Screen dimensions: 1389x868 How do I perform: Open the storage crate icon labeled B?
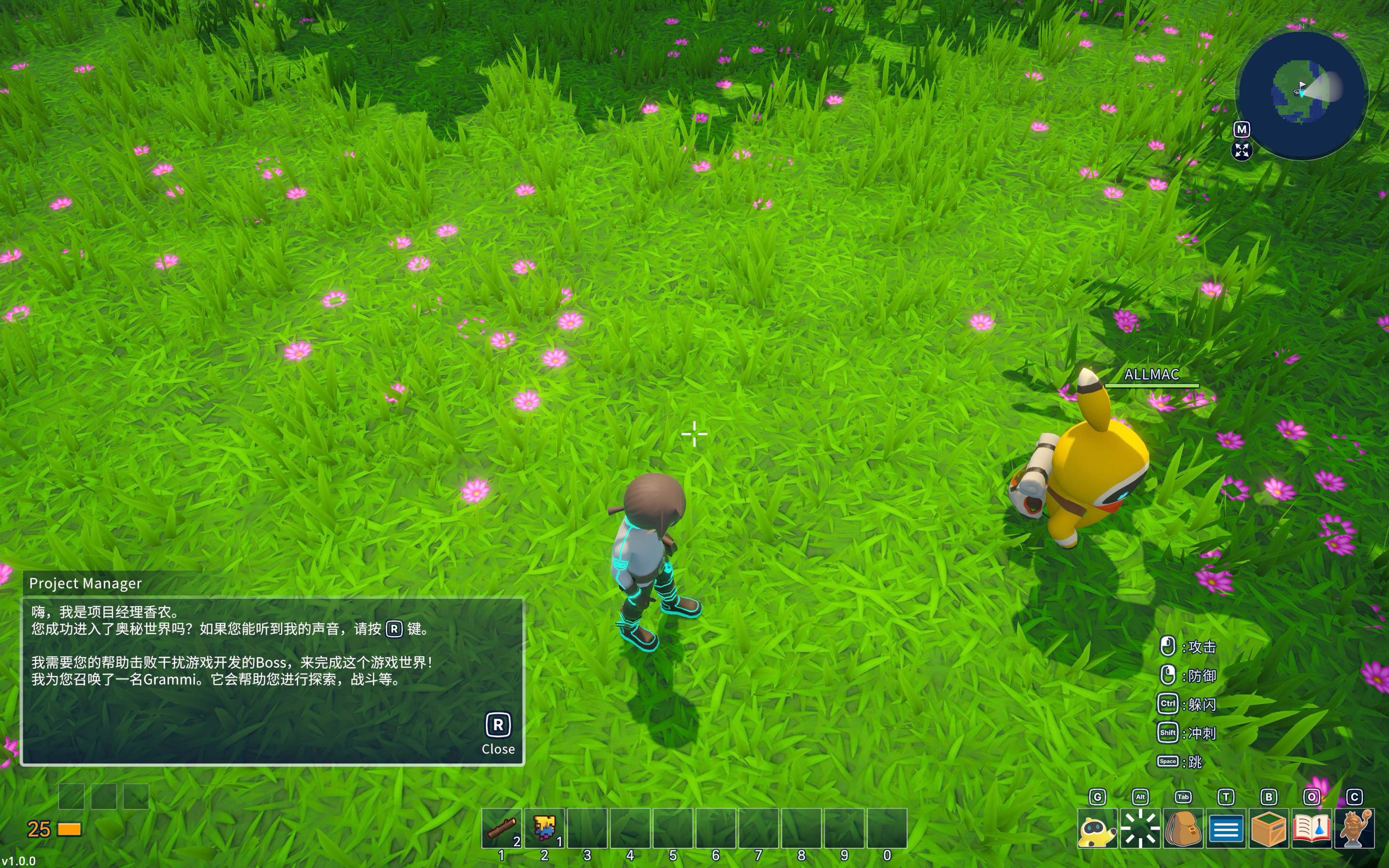pyautogui.click(x=1269, y=831)
